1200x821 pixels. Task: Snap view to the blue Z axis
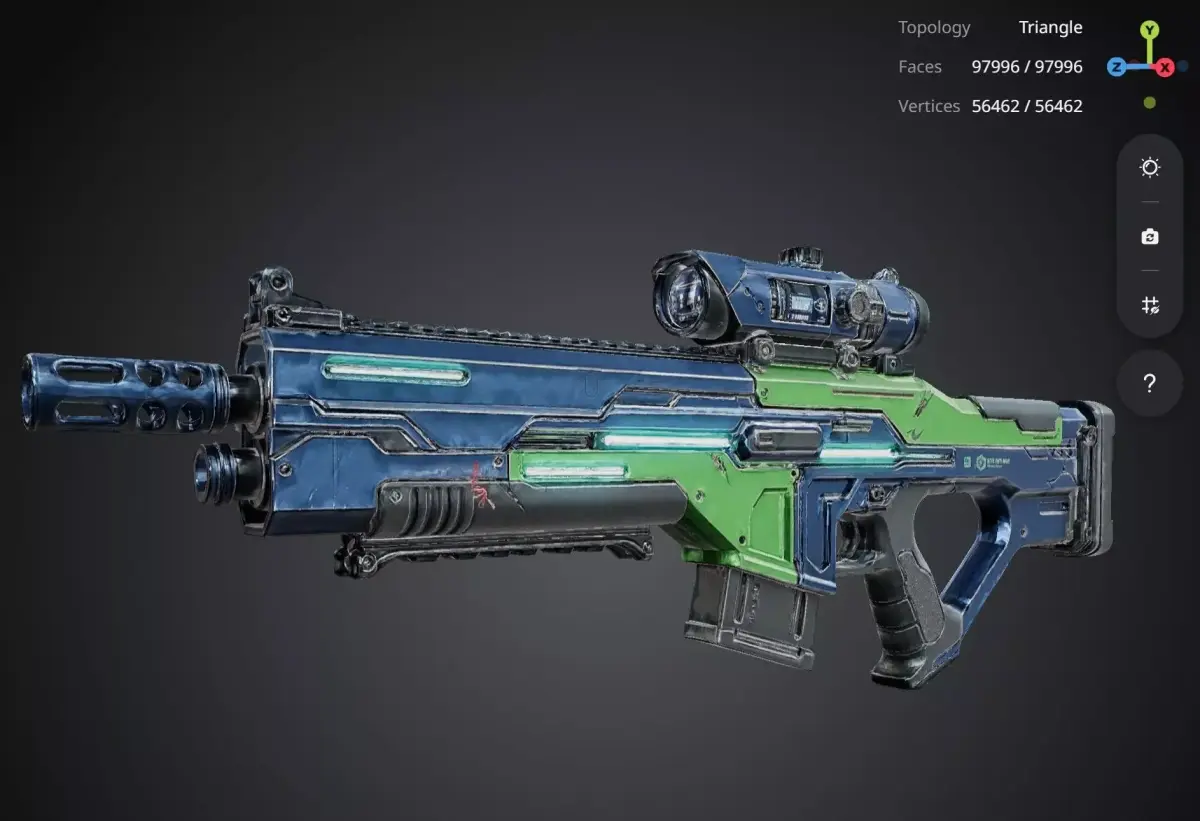point(1116,67)
